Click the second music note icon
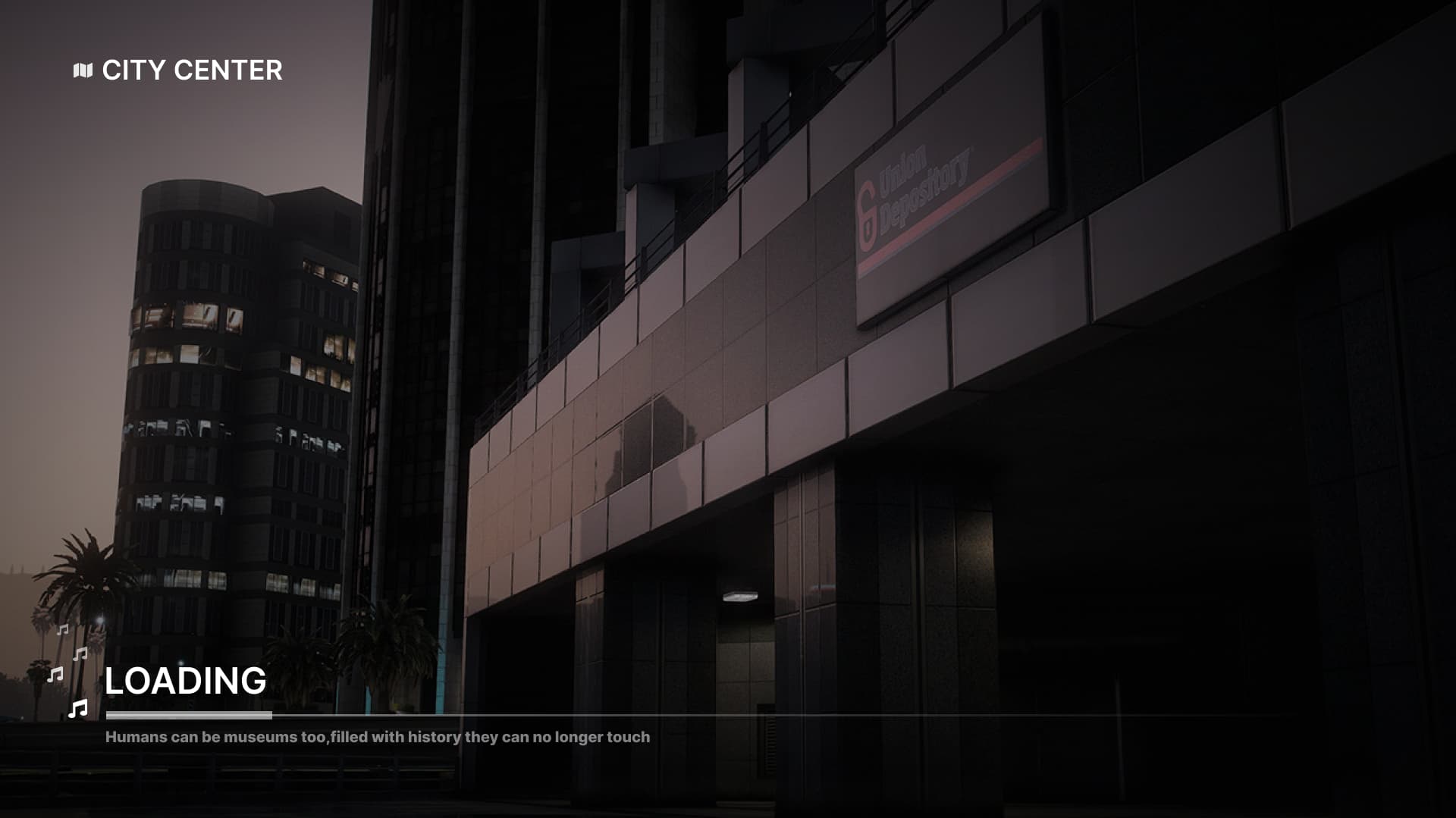The width and height of the screenshot is (1456, 818). [80, 653]
